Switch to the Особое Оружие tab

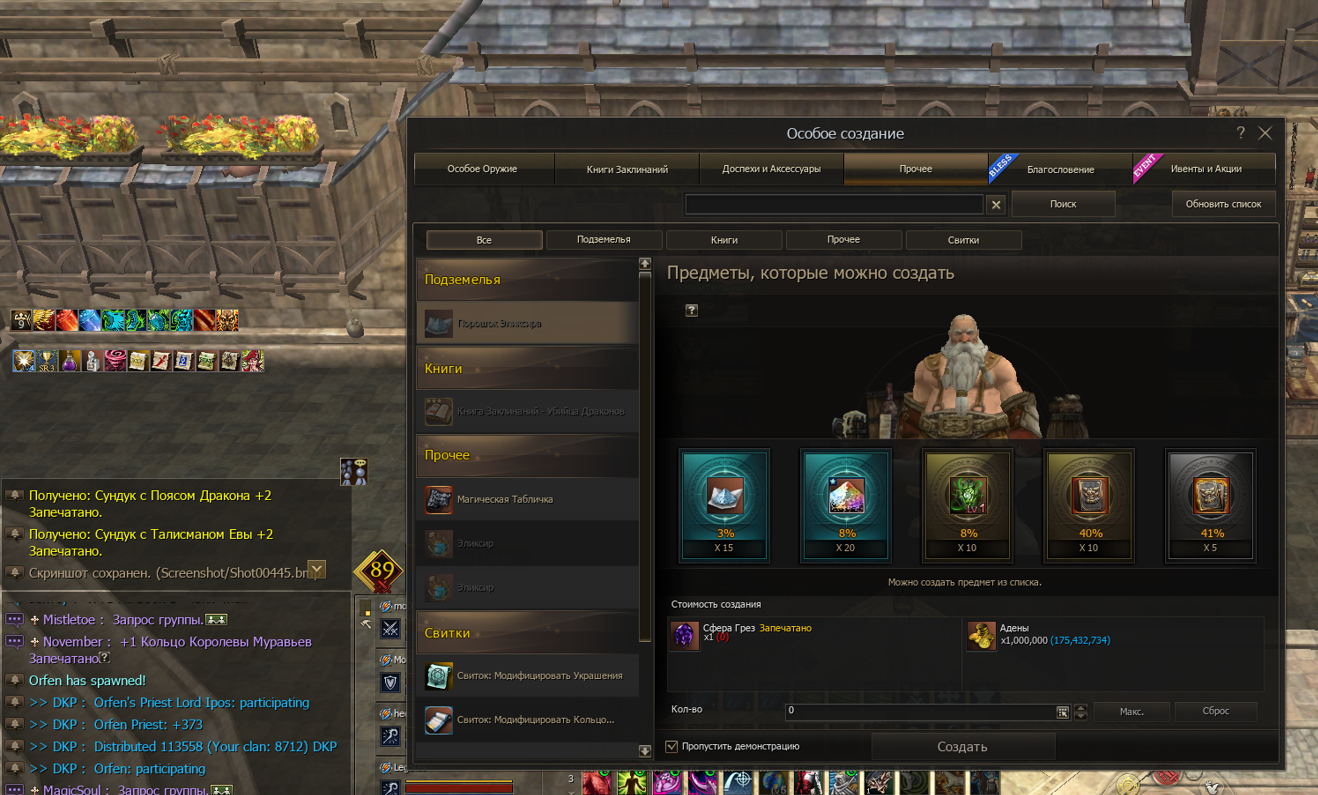point(483,169)
